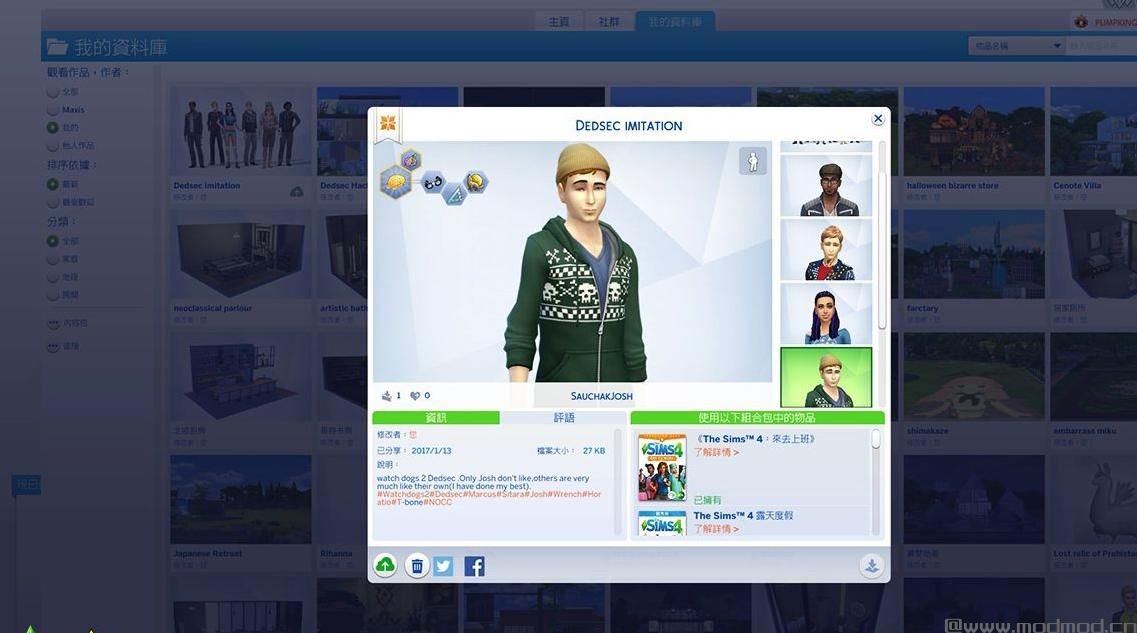Delete this item using the trash can button
Screen dimensions: 1137x633
click(417, 566)
